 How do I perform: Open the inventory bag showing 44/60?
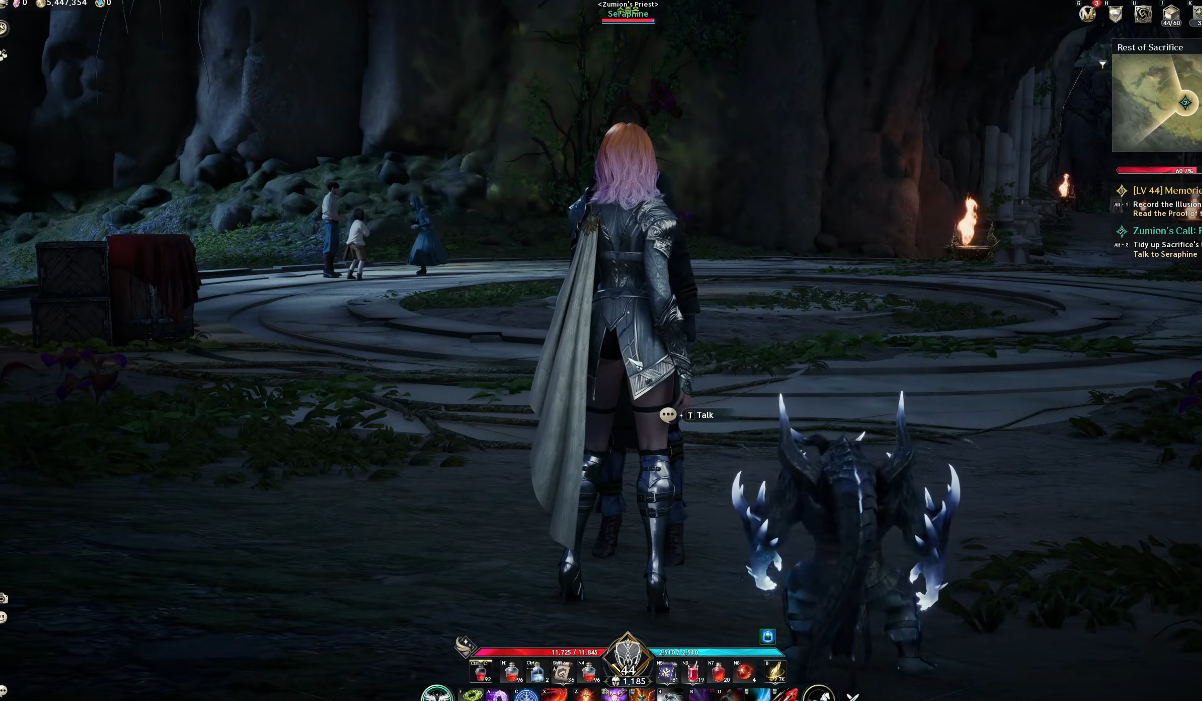1170,14
